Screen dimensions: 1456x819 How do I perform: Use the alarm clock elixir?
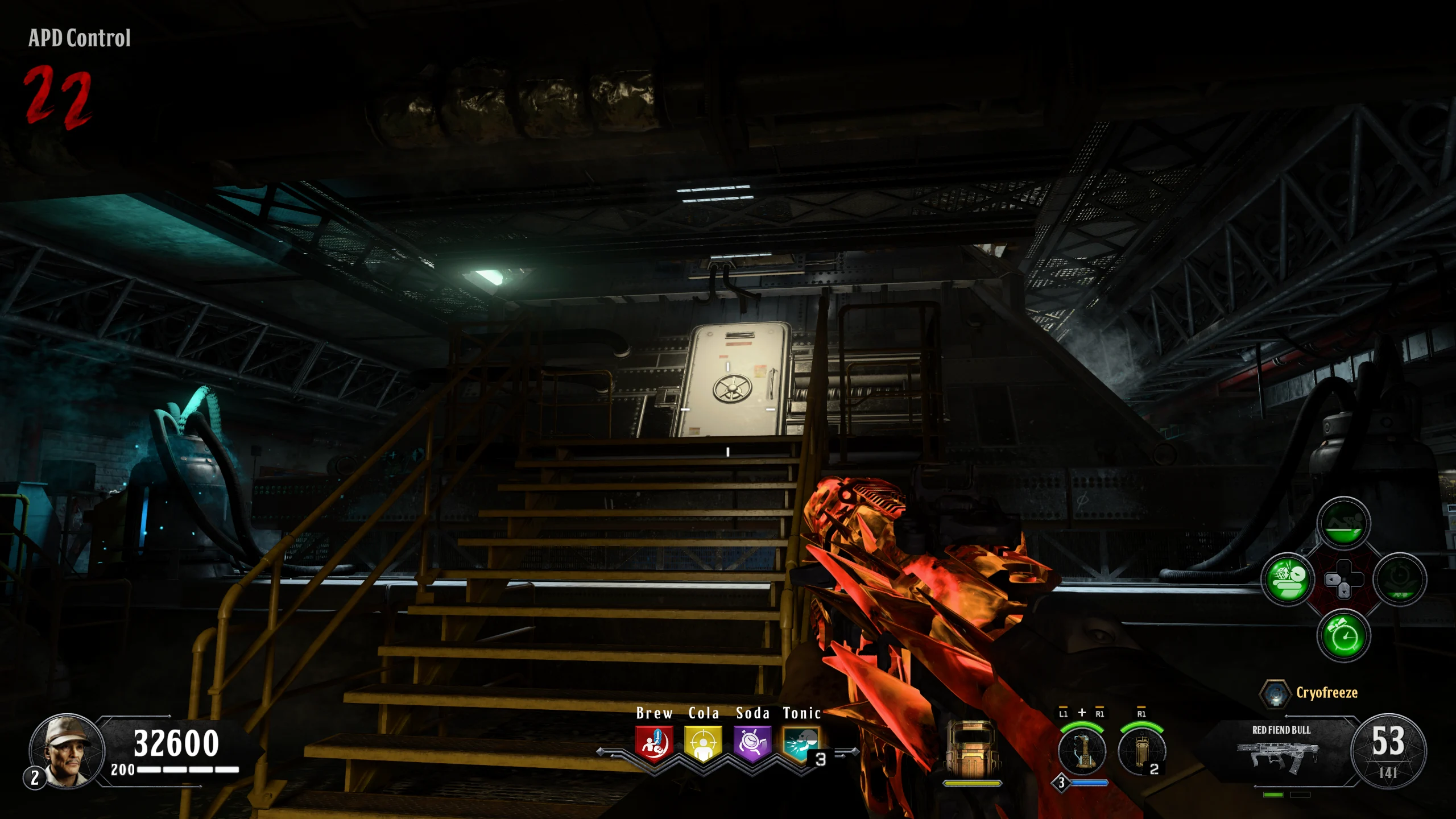pos(1343,635)
